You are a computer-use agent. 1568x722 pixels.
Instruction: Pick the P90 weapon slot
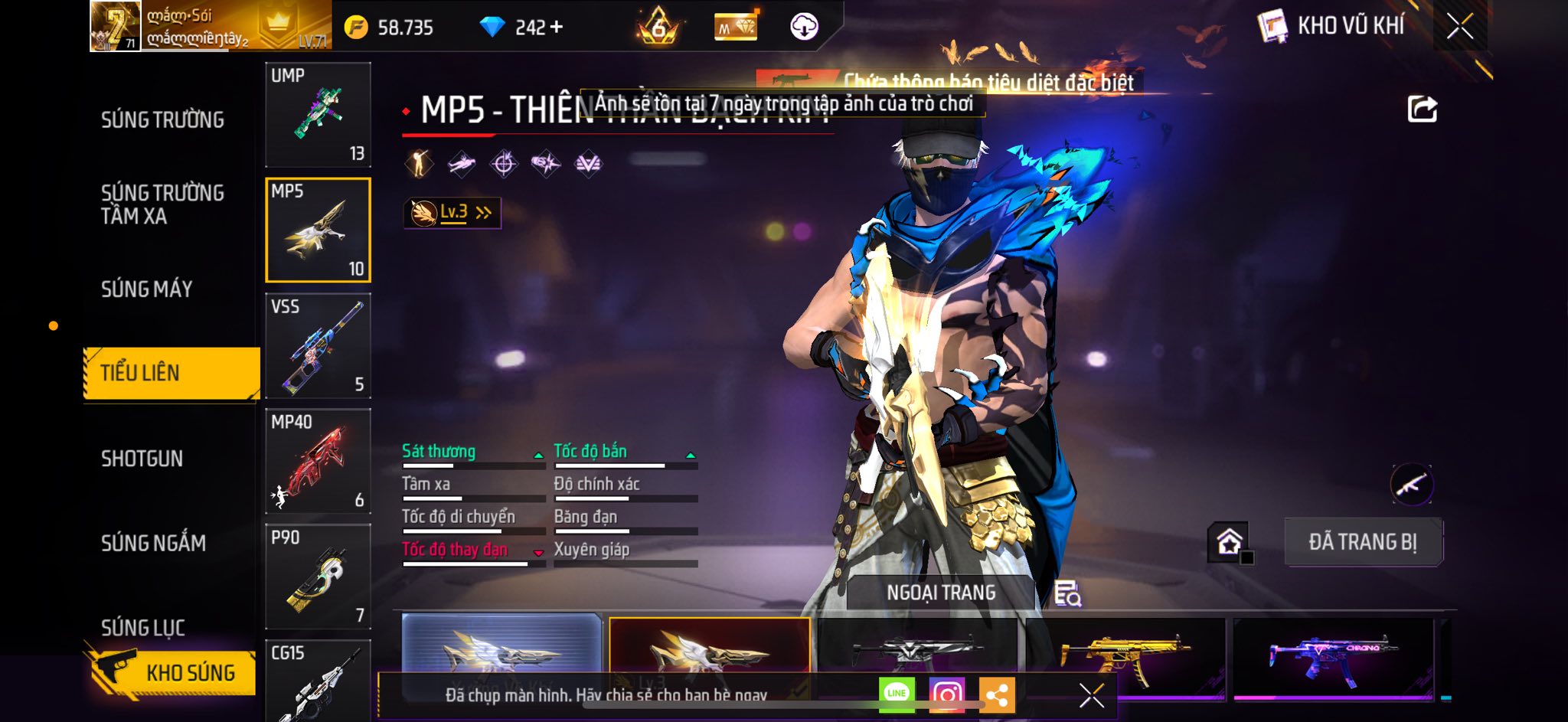318,577
